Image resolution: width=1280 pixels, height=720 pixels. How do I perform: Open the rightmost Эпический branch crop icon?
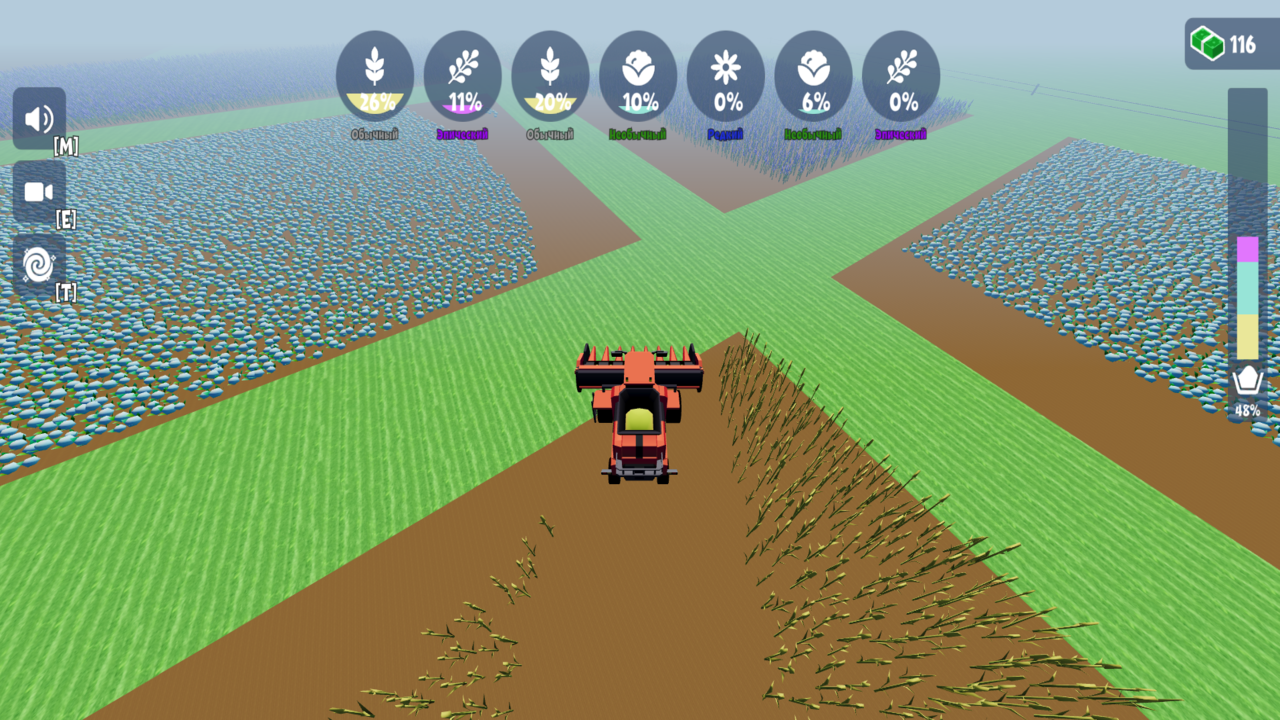pos(901,75)
